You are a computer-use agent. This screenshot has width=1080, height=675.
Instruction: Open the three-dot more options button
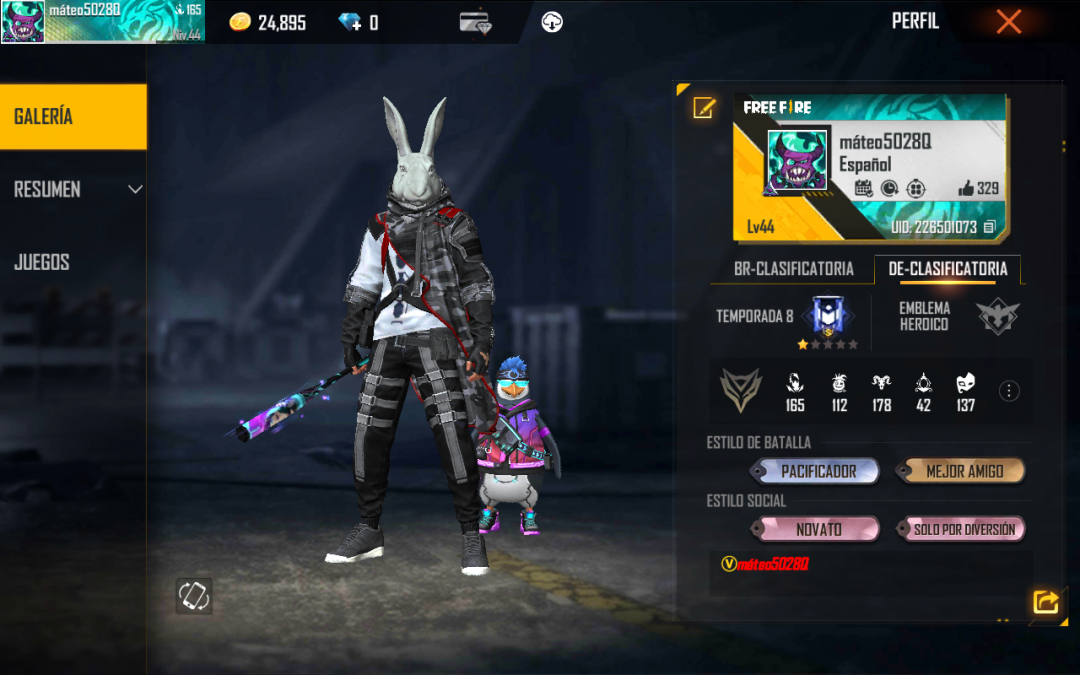pos(1010,391)
